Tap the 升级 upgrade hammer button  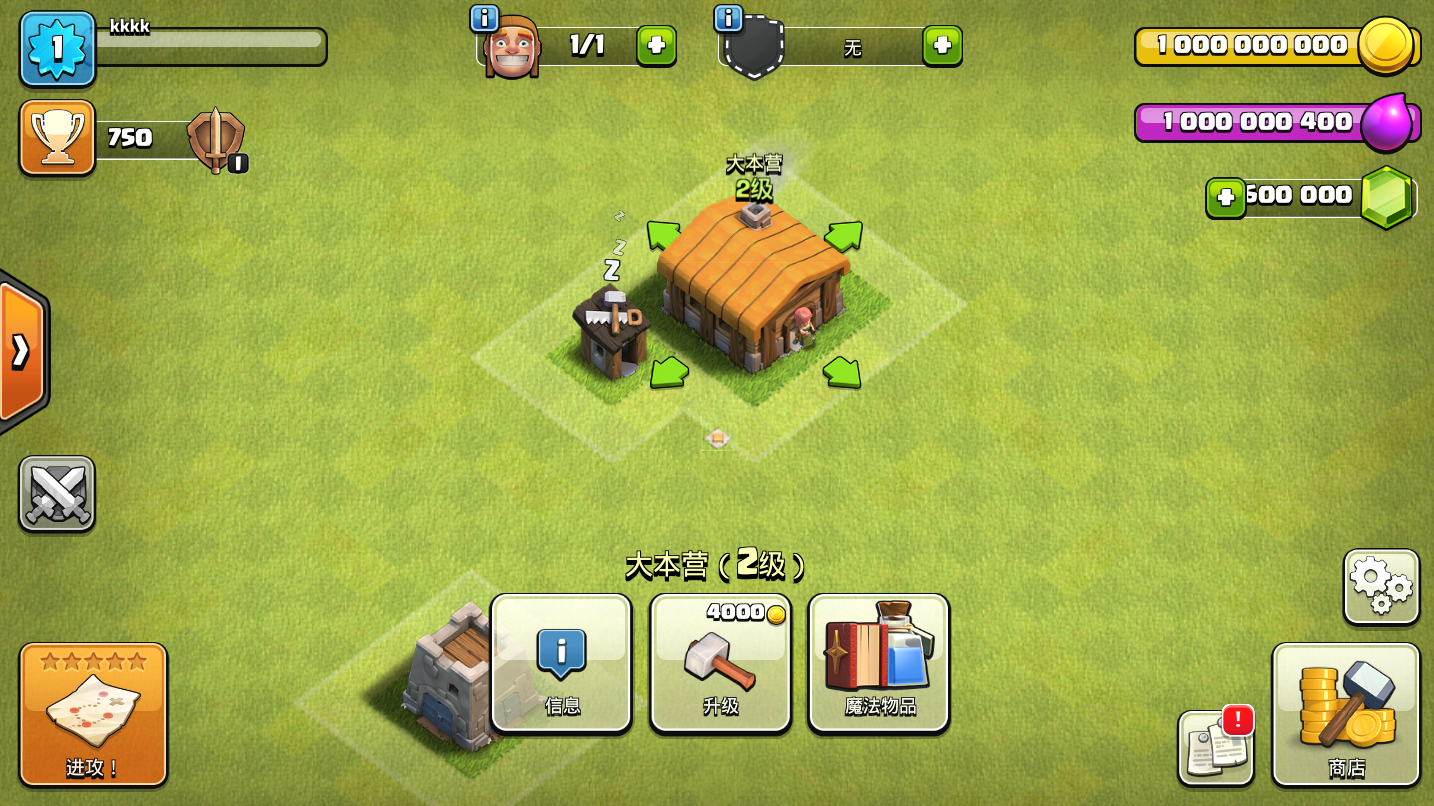pos(720,663)
